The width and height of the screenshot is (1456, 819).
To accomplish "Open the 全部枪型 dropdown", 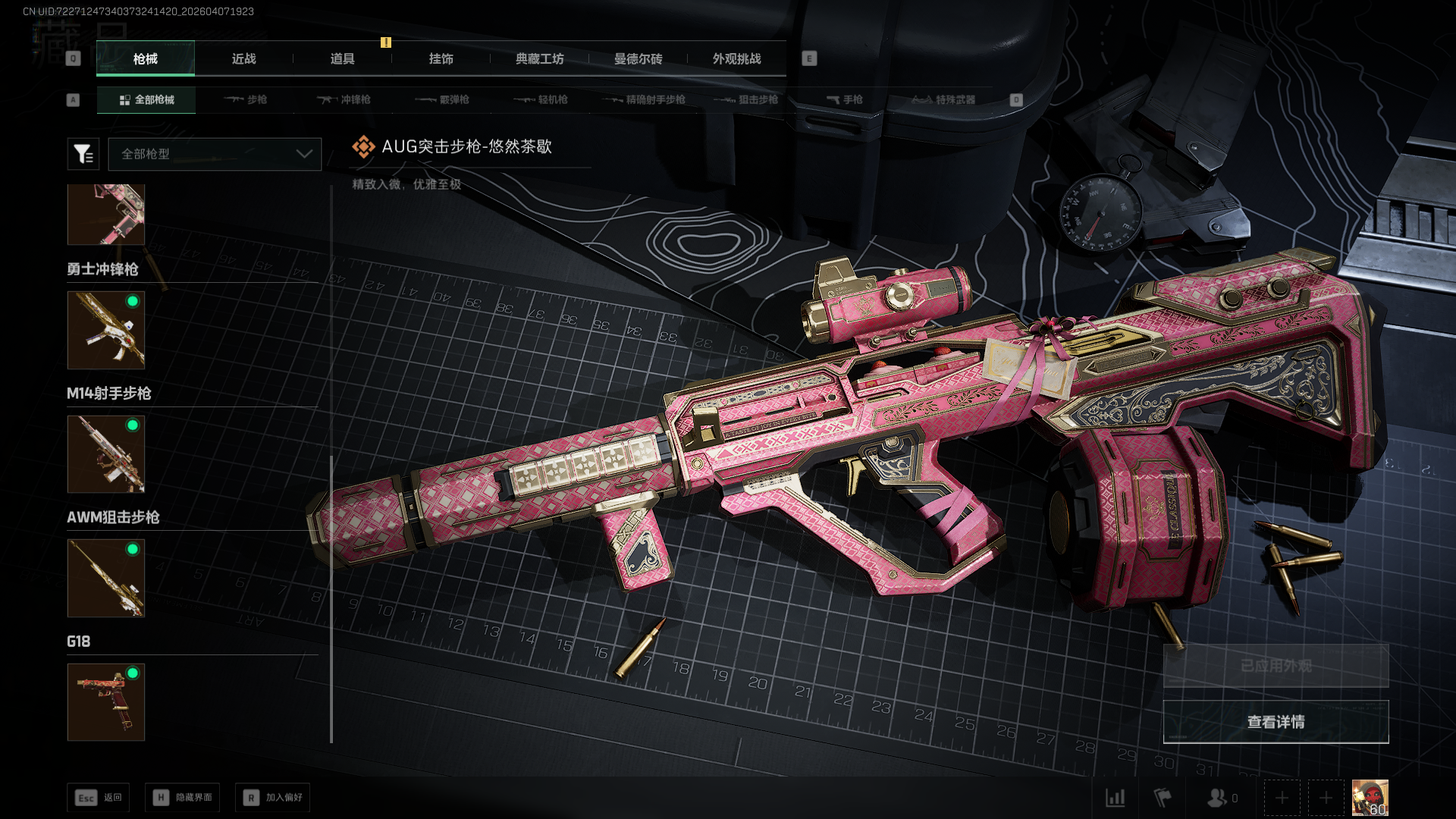I will pos(215,154).
